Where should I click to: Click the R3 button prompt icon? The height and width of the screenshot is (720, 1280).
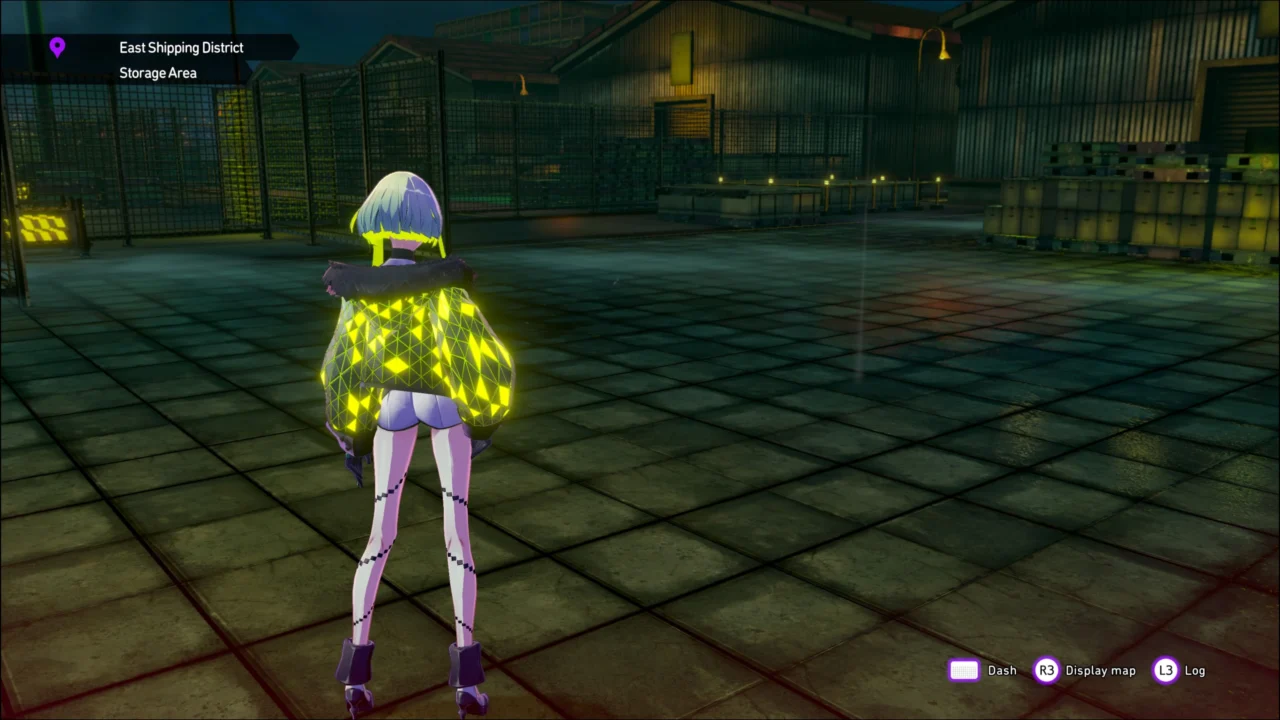[x=1046, y=670]
